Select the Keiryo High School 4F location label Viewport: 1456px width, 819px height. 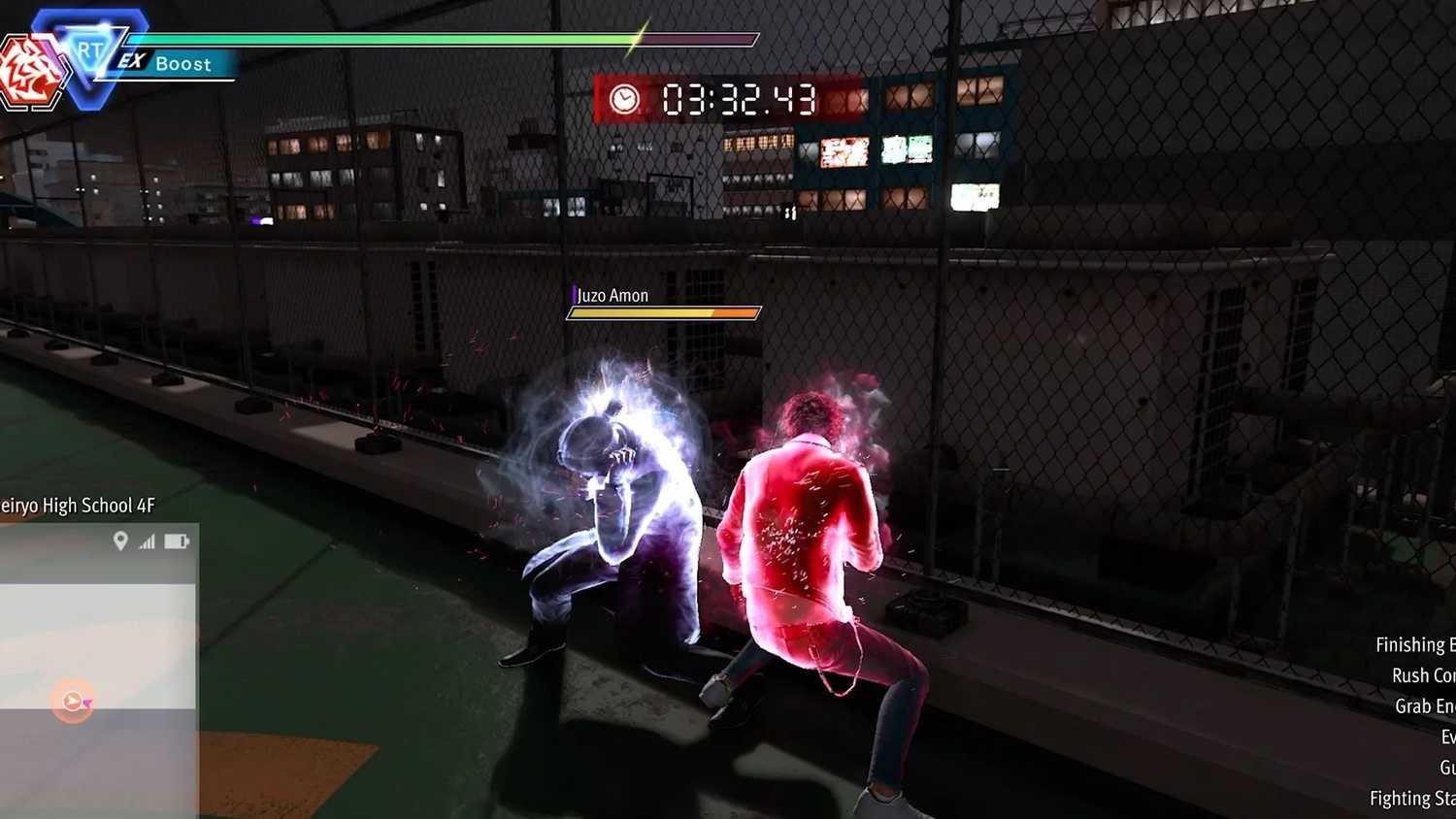tap(78, 506)
